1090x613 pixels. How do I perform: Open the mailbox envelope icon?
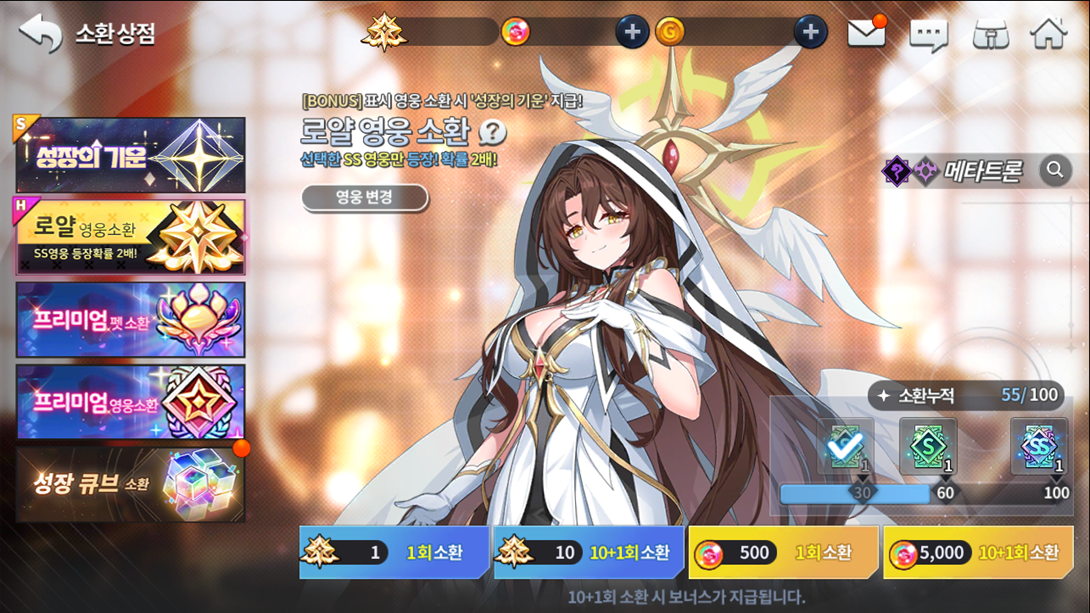[866, 33]
